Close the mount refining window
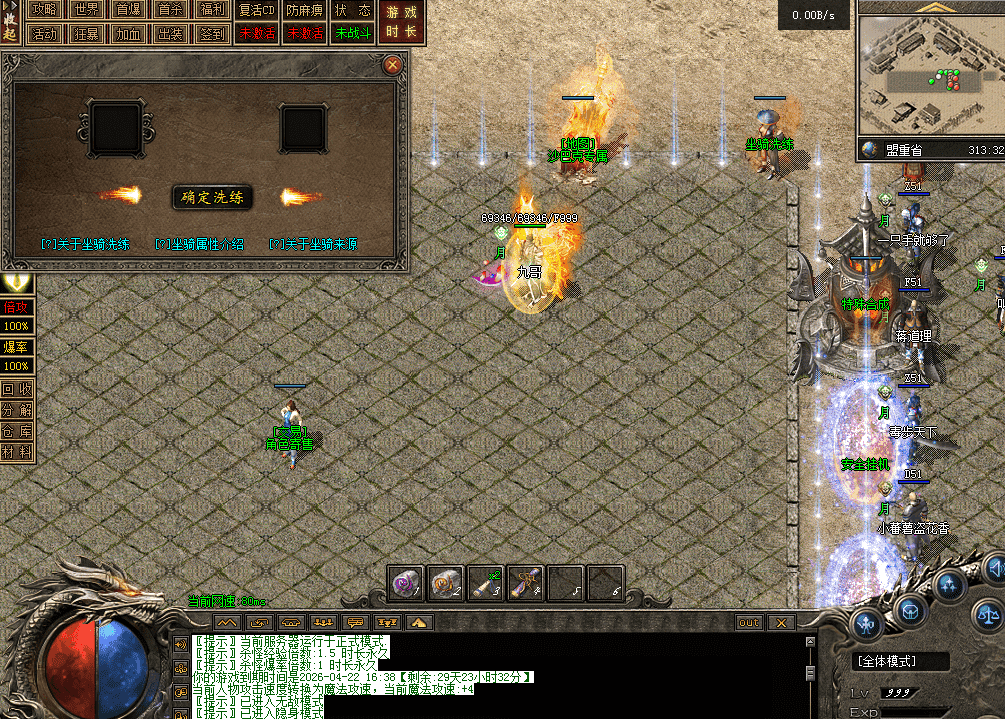 coord(393,65)
